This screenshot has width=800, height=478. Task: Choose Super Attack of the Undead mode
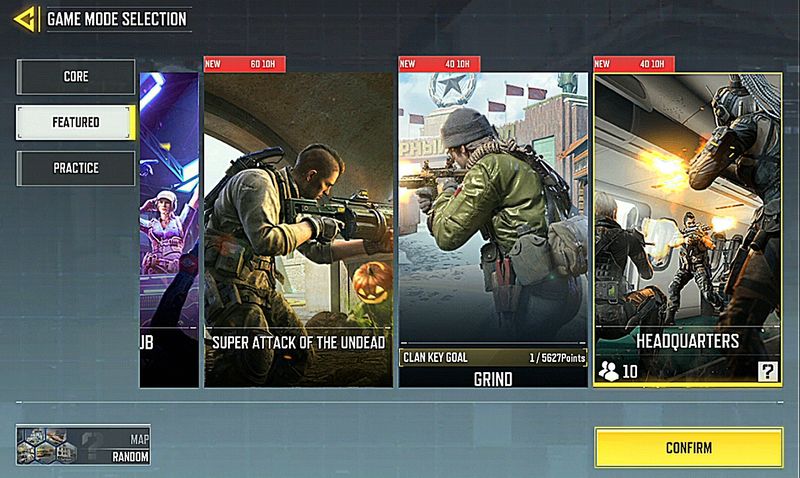297,225
